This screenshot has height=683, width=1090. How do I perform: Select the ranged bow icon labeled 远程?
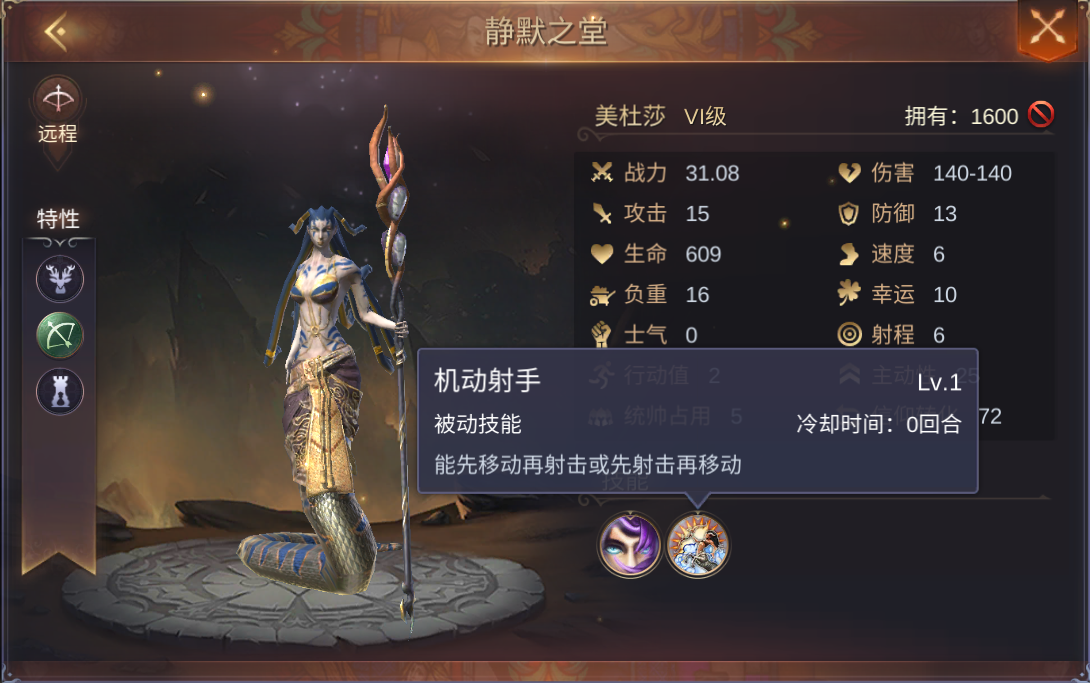[x=58, y=100]
